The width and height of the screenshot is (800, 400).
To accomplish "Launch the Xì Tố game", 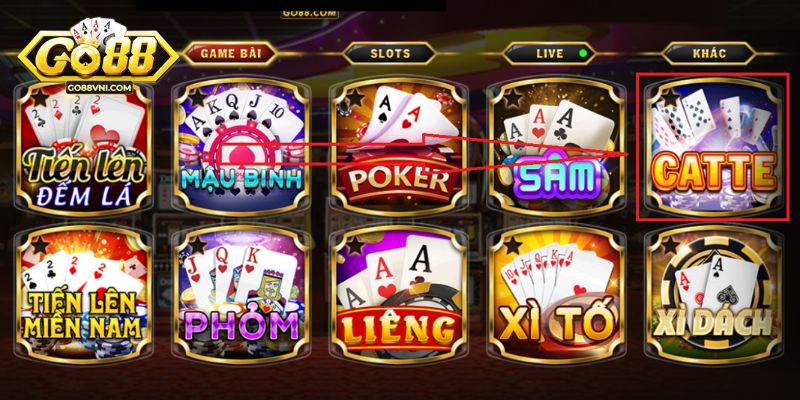I will [x=554, y=297].
